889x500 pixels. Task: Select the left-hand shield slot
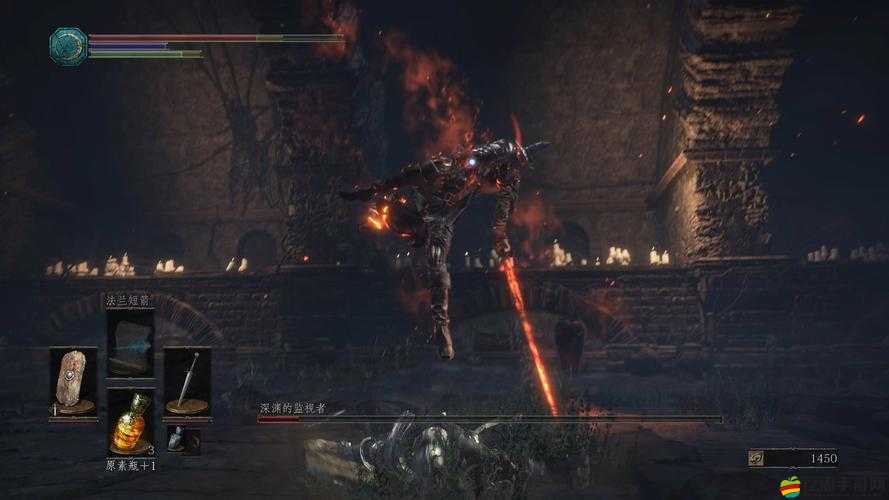click(x=74, y=382)
